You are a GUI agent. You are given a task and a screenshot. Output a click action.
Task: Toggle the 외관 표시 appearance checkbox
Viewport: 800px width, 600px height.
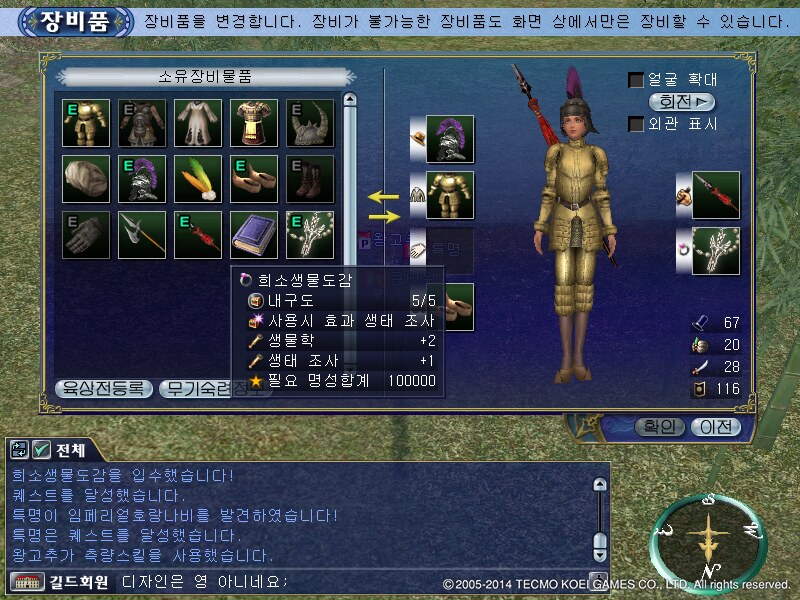(x=635, y=124)
